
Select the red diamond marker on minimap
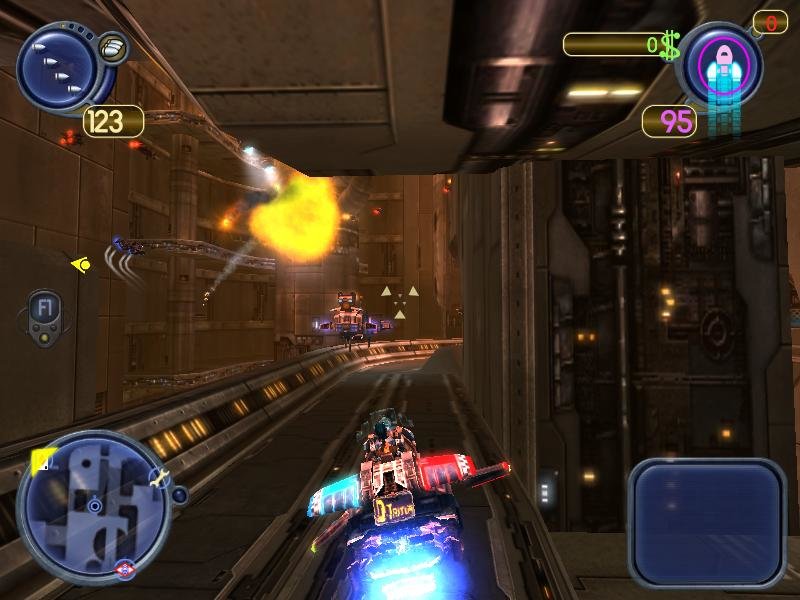(123, 566)
